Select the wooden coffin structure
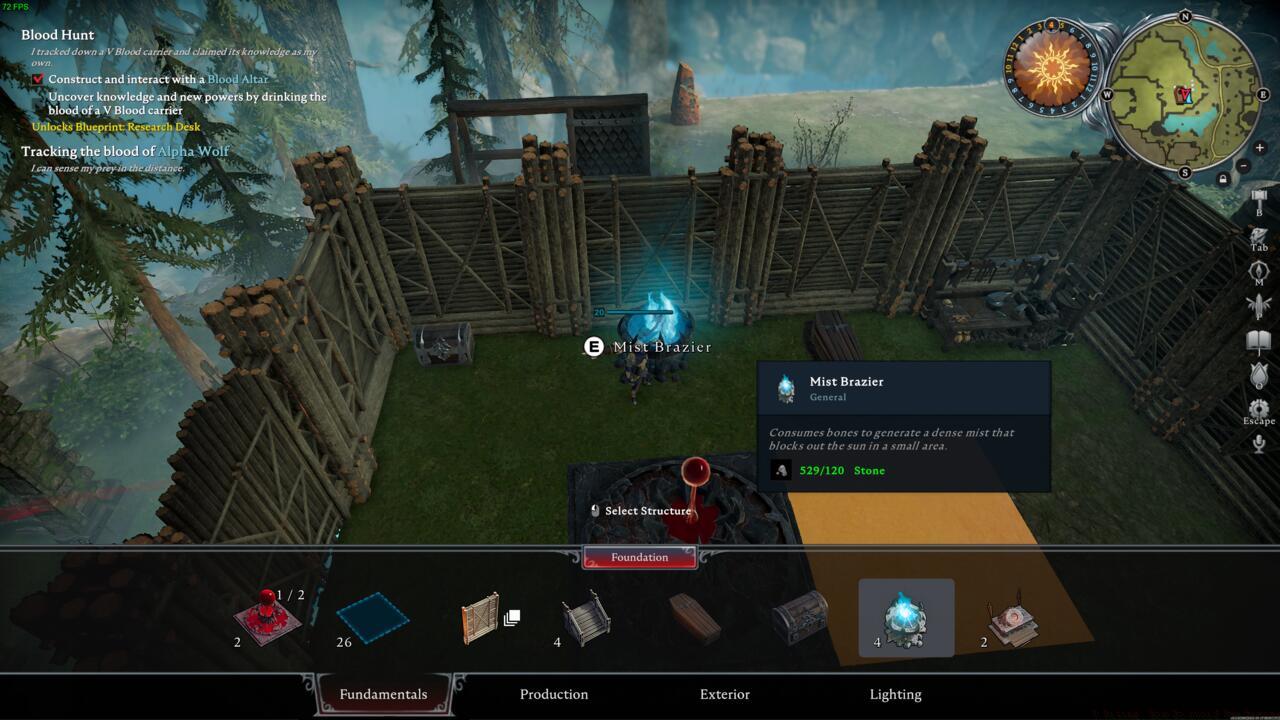This screenshot has width=1280, height=720. 694,618
